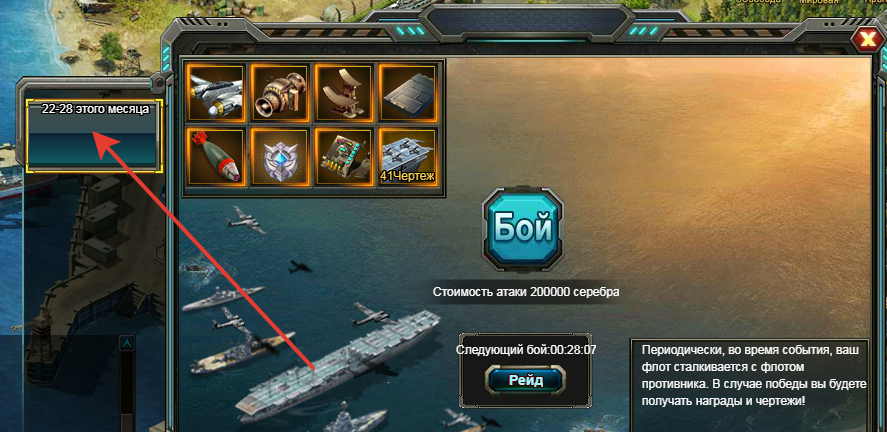This screenshot has width=887, height=432.
Task: Select the 41 Чертеж carrier blueprint icon
Action: pyautogui.click(x=408, y=157)
